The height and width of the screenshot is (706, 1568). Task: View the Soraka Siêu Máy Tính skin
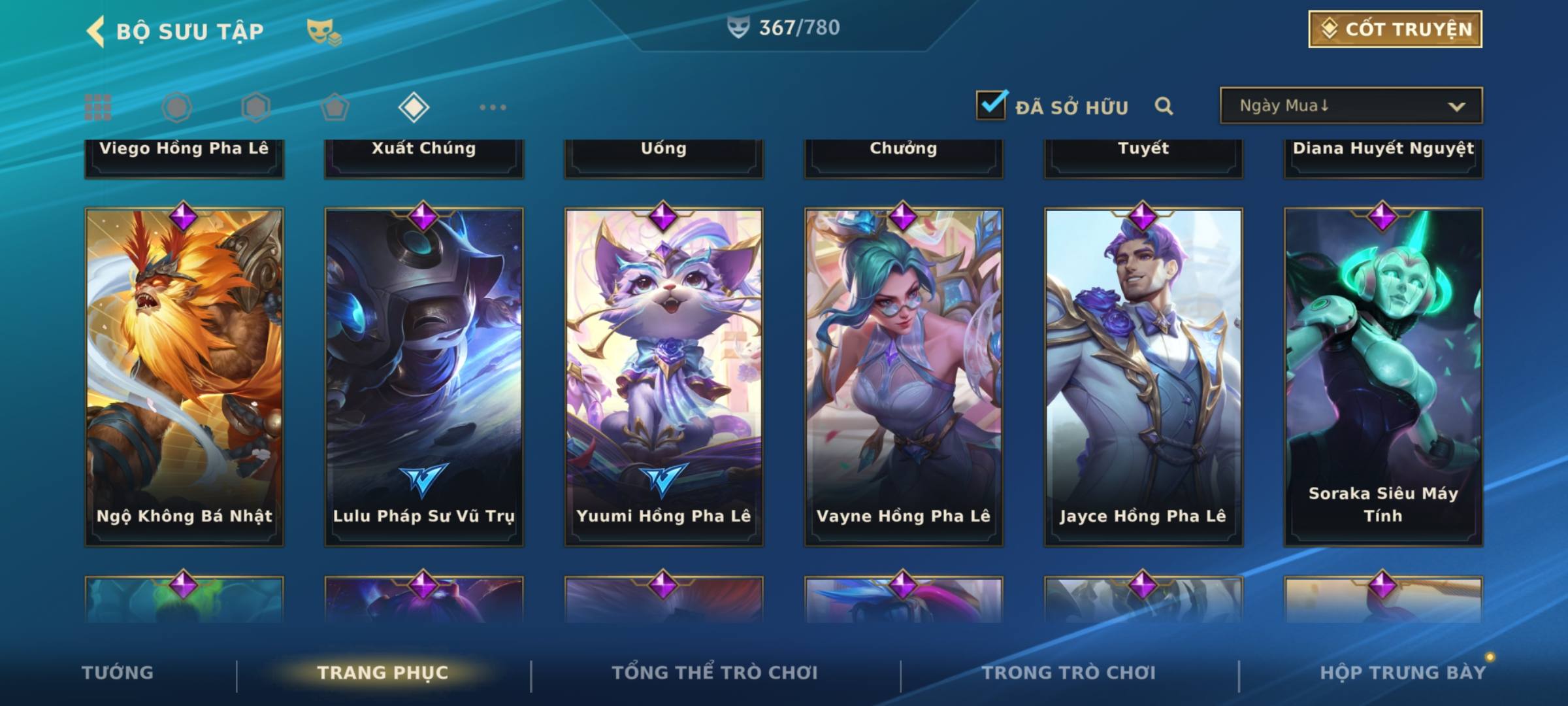click(x=1383, y=376)
